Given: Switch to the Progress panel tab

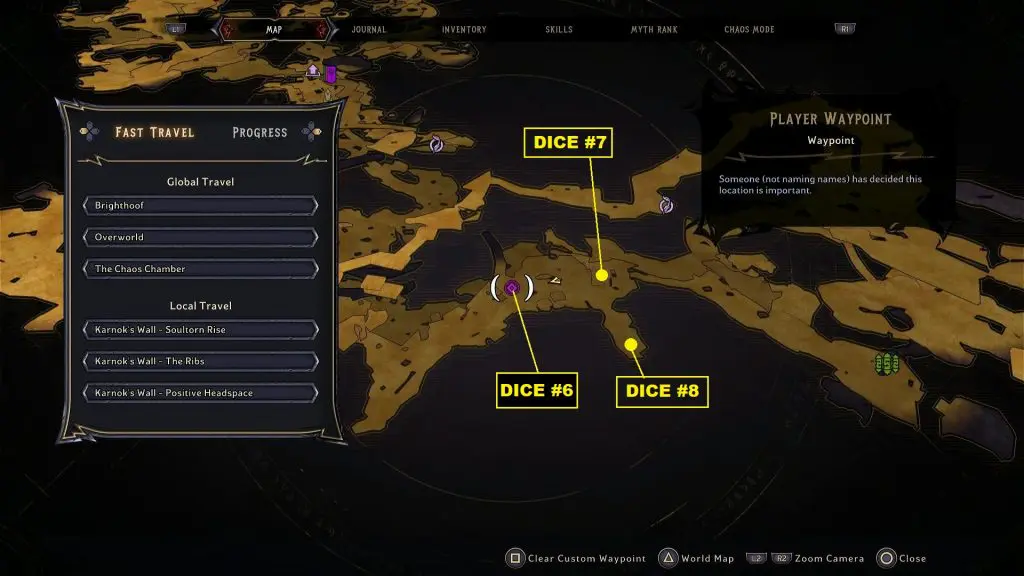Looking at the screenshot, I should click(259, 132).
